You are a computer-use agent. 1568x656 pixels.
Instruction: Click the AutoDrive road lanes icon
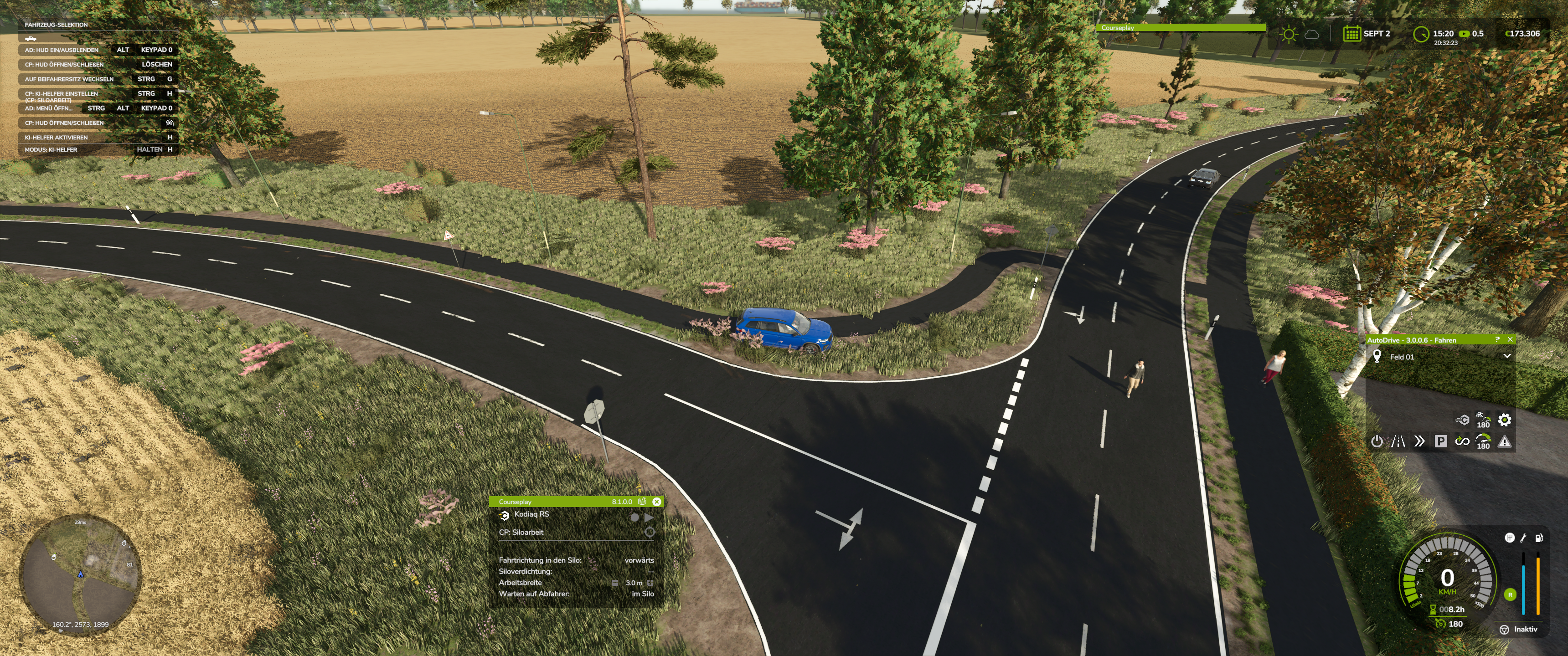point(1398,442)
